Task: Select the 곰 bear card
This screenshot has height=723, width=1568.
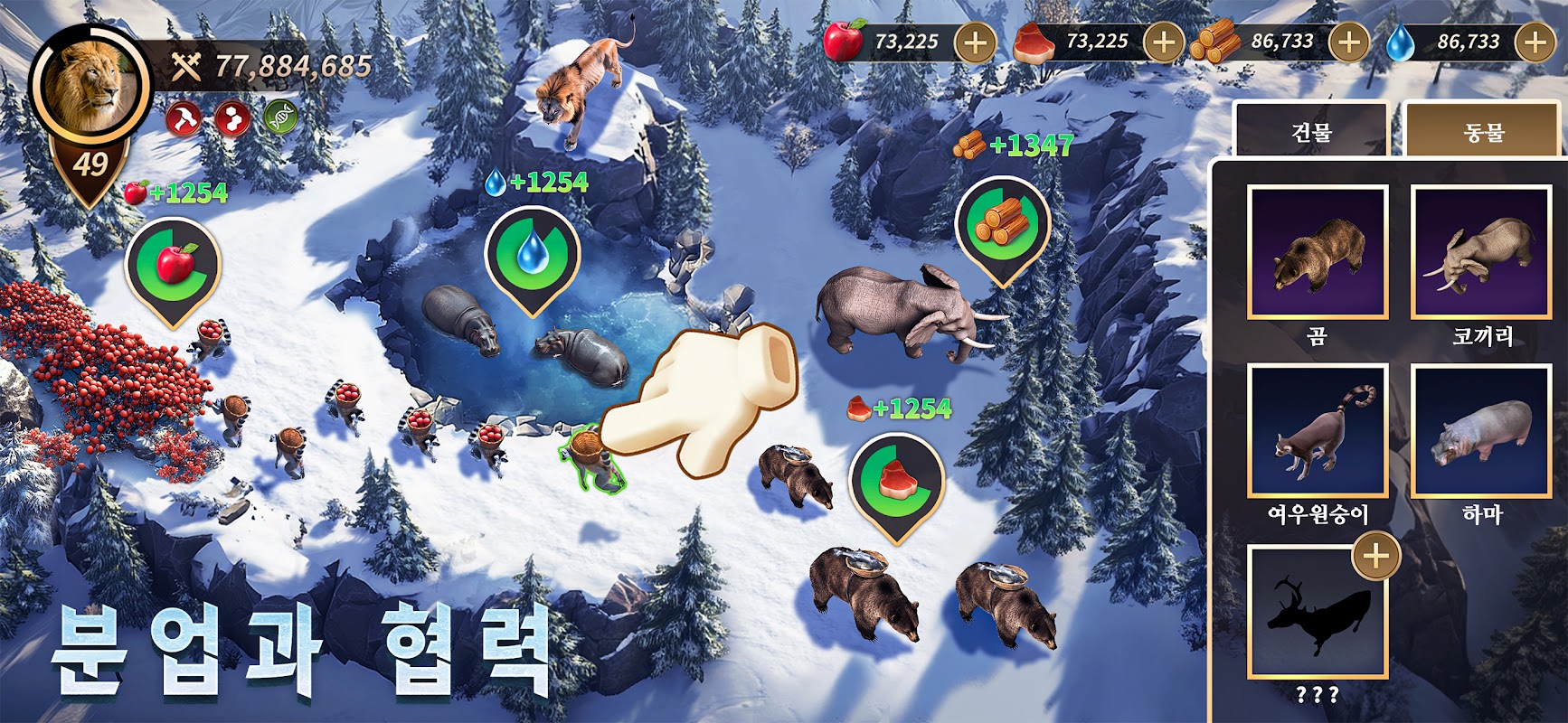Action: tap(1318, 252)
